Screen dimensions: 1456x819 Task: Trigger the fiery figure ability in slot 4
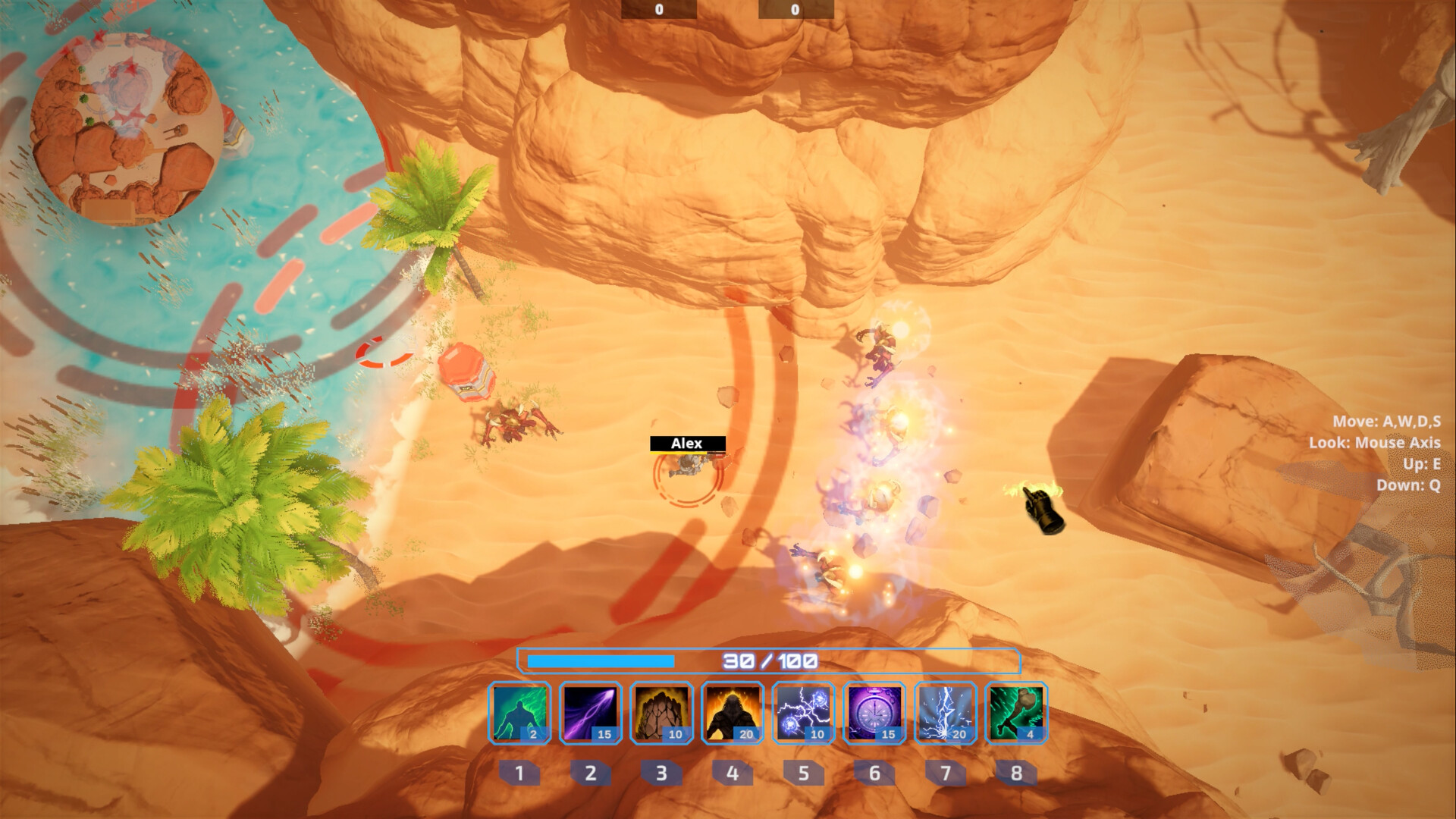click(732, 714)
